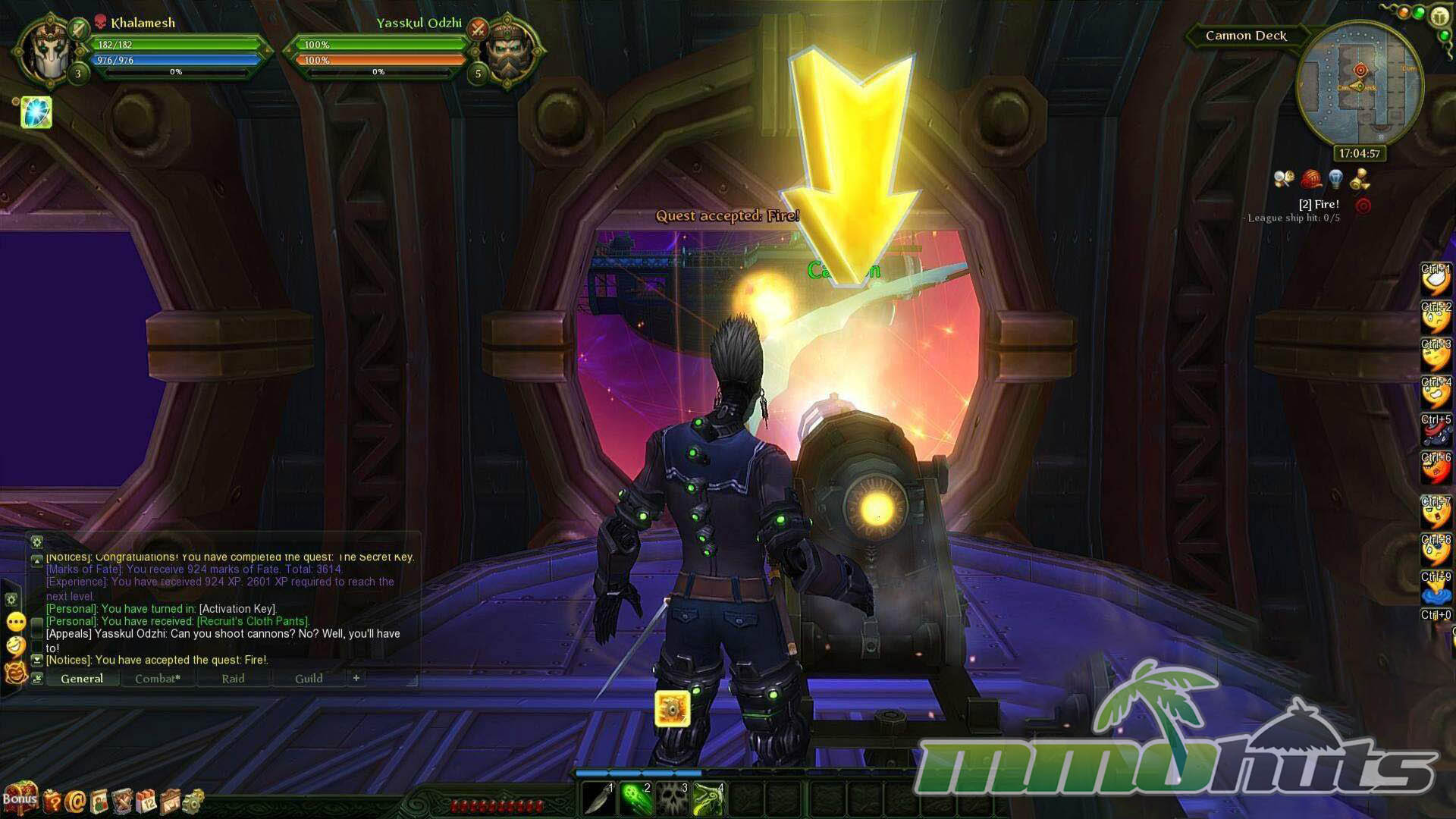Open the question mark help book
This screenshot has width=1456, height=819.
tap(52, 801)
